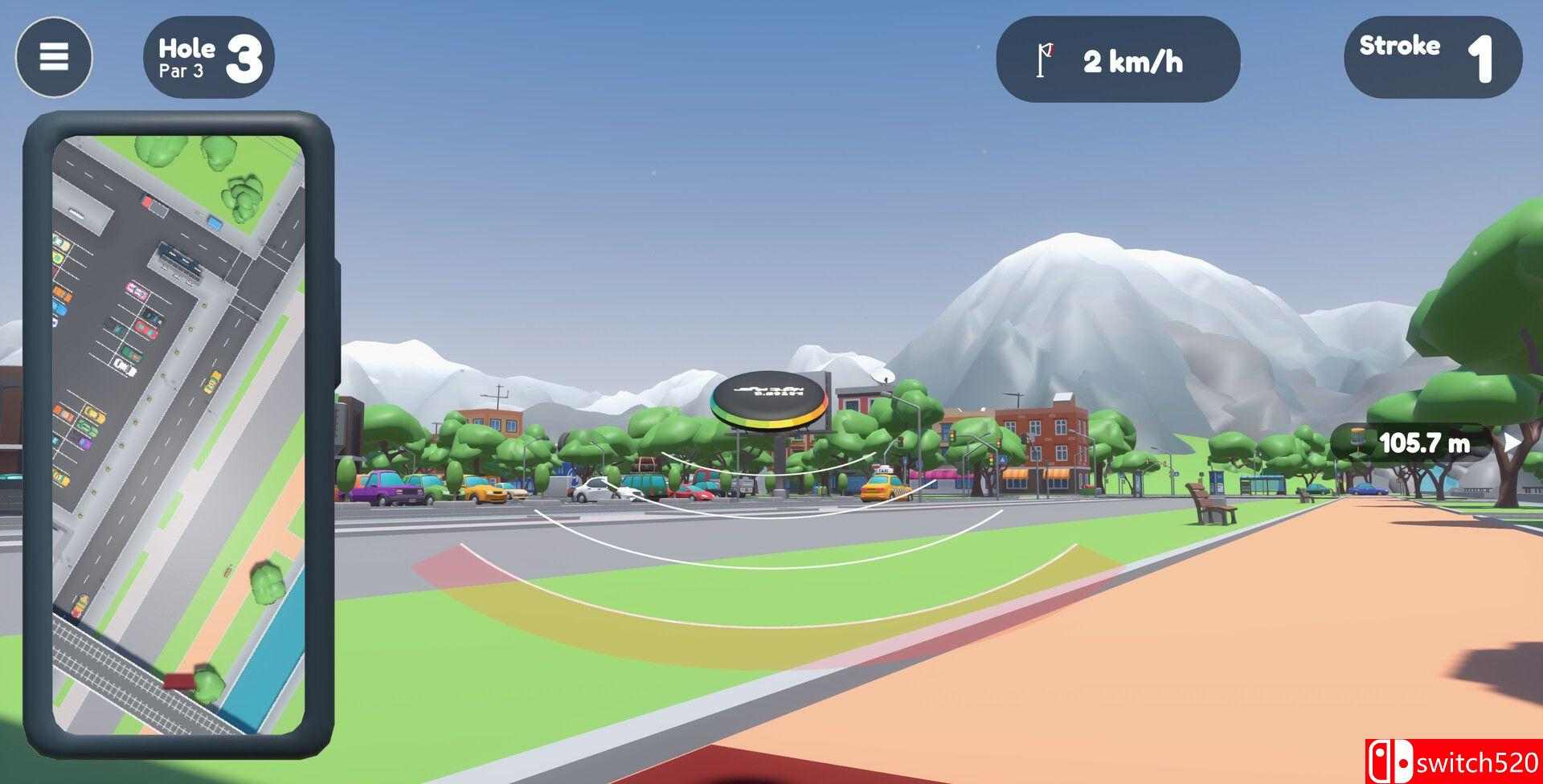Click the red ball marker on the minimap
The image size is (1543, 784).
click(x=179, y=680)
